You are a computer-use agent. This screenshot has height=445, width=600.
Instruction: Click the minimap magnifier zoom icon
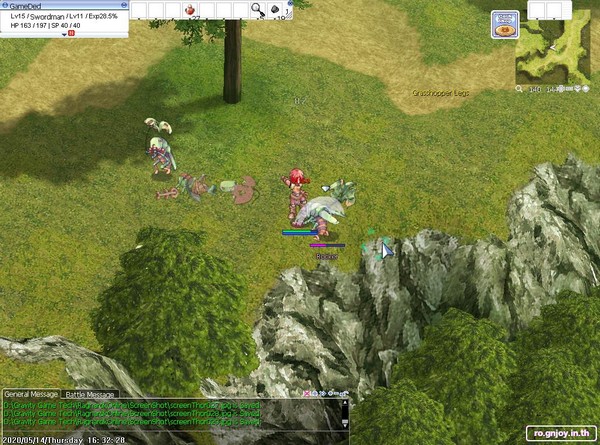[520, 90]
